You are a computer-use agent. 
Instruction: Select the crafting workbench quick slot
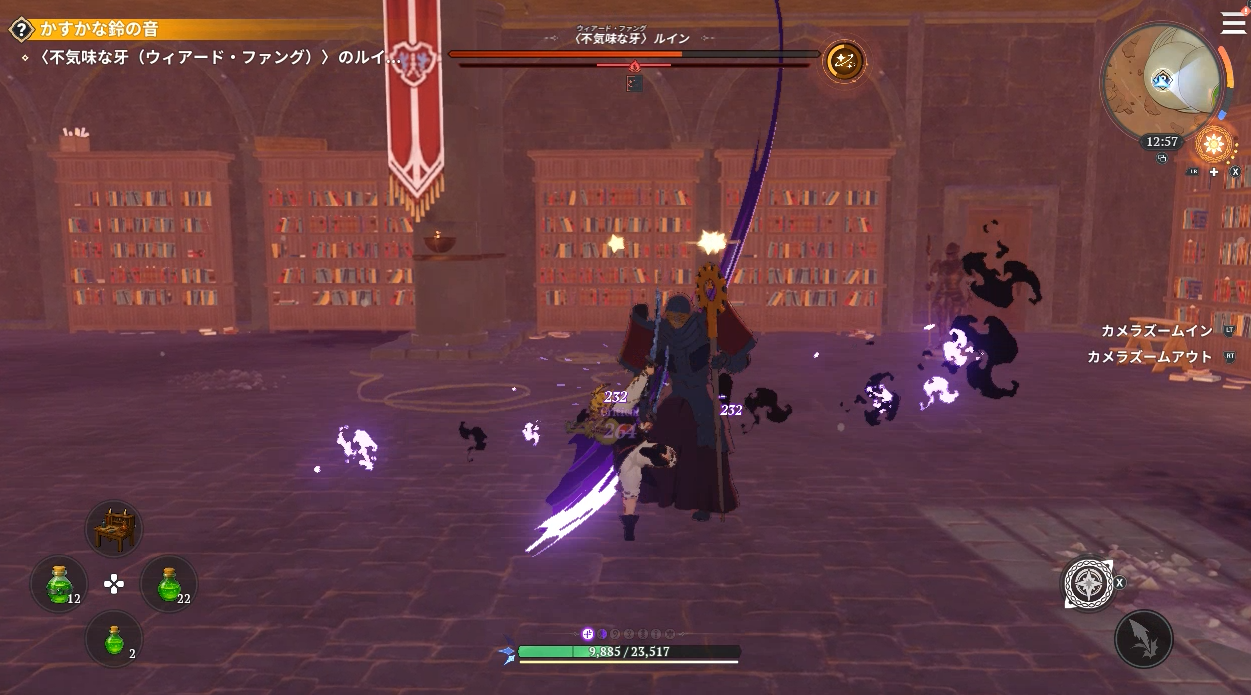coord(114,529)
